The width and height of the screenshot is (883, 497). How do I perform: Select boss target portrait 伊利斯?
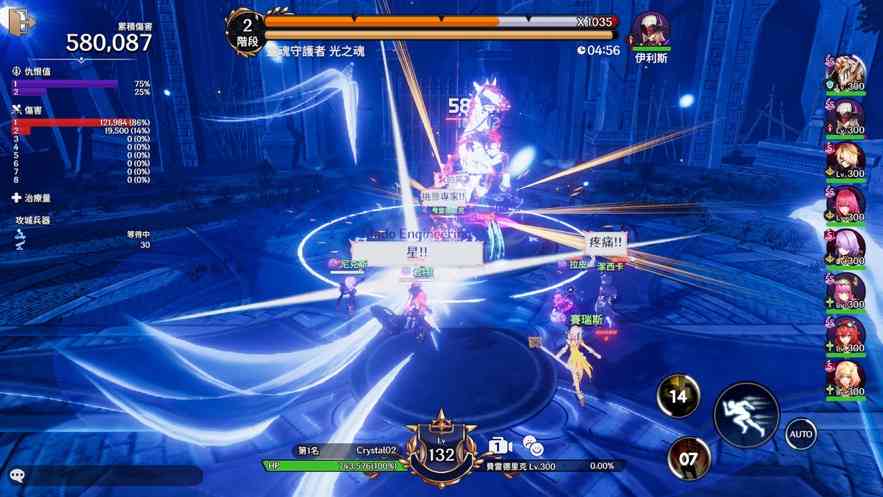[651, 31]
